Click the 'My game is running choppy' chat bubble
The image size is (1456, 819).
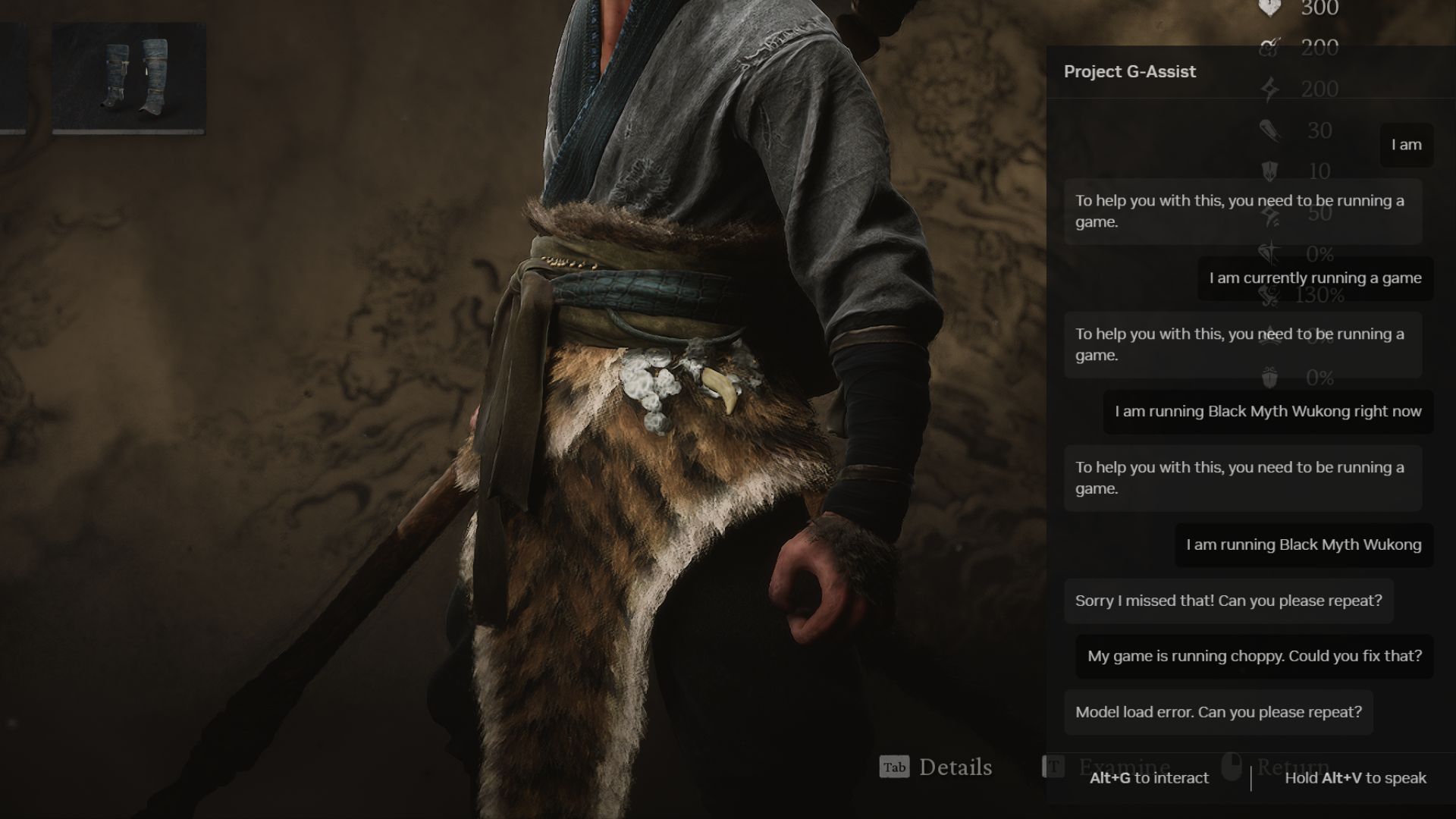click(x=1254, y=656)
